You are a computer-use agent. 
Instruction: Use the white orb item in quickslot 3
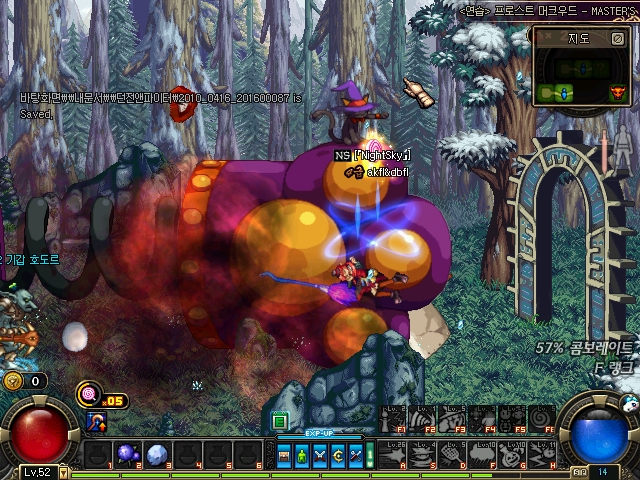coord(158,455)
